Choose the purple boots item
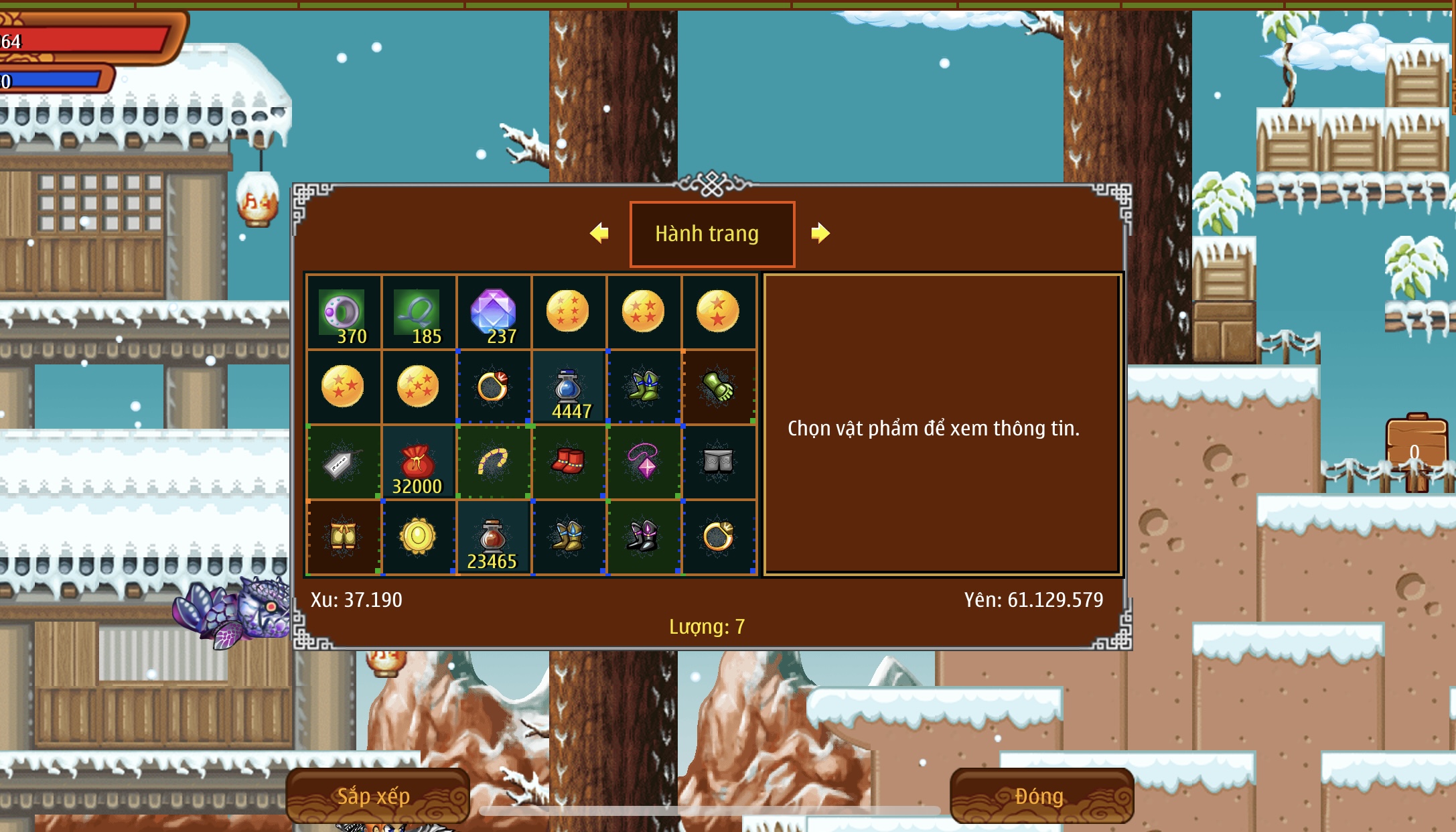Viewport: 1456px width, 832px height. 644,537
